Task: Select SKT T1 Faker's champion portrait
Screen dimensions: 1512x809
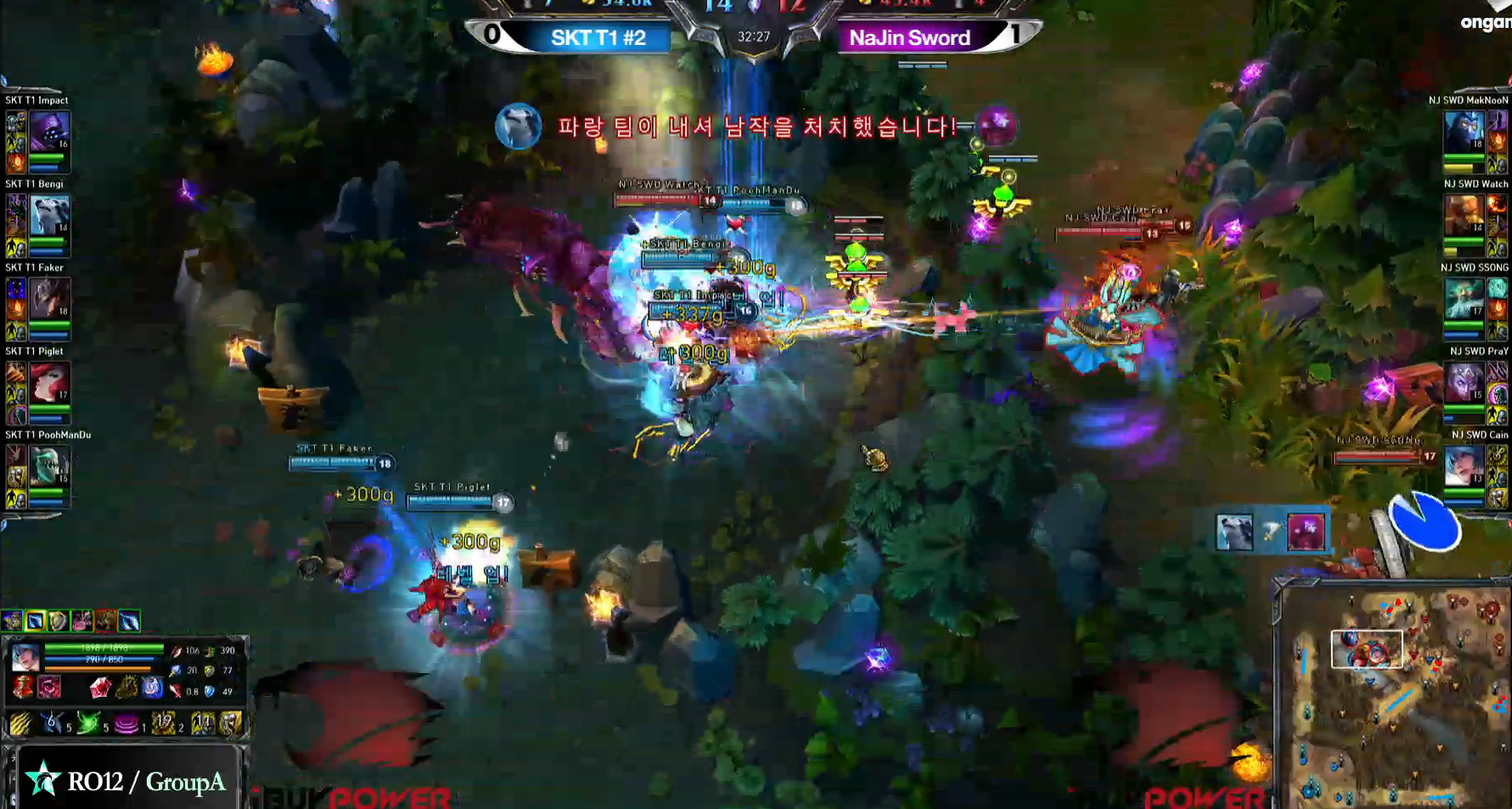Action: click(49, 299)
